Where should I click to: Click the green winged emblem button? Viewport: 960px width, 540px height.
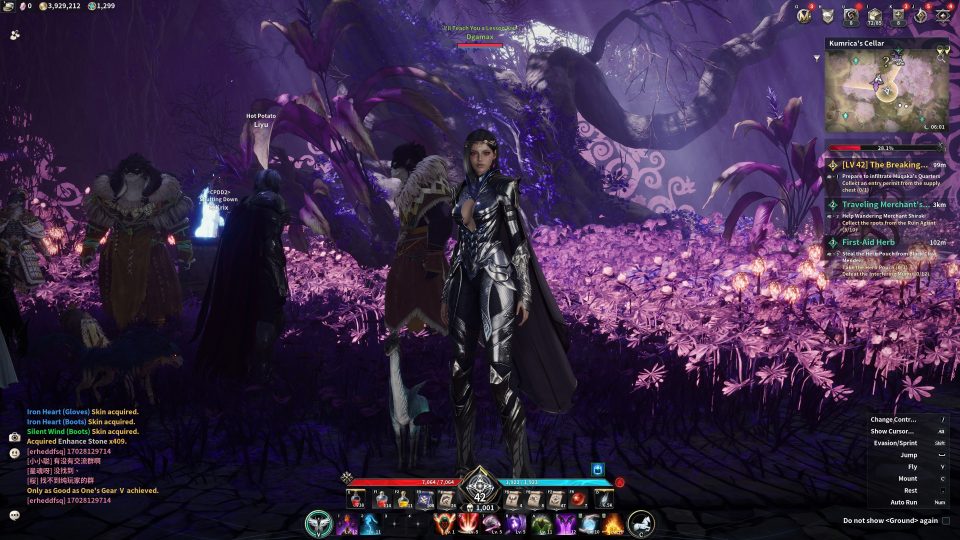[x=319, y=523]
